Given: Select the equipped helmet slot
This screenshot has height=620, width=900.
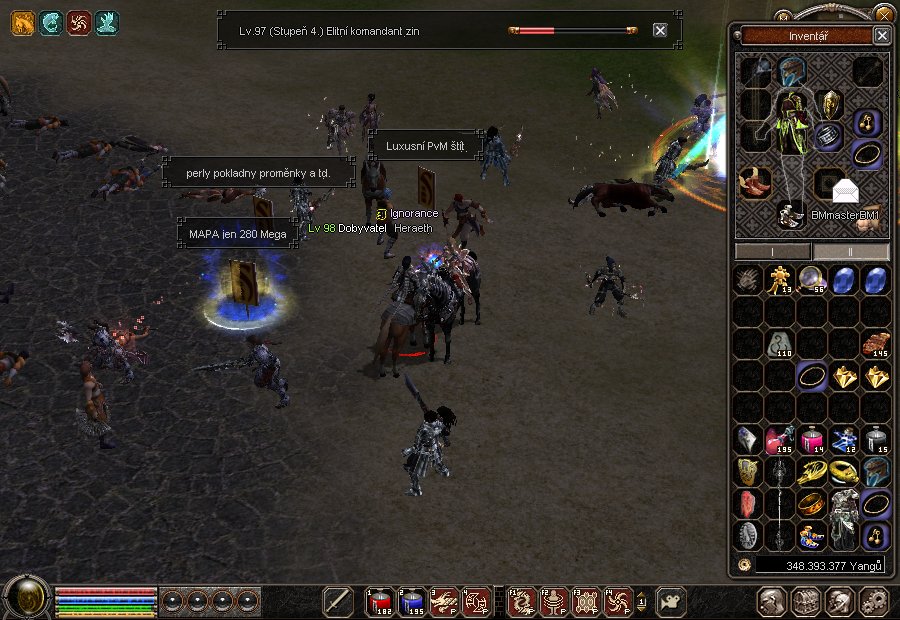Looking at the screenshot, I should pos(792,71).
